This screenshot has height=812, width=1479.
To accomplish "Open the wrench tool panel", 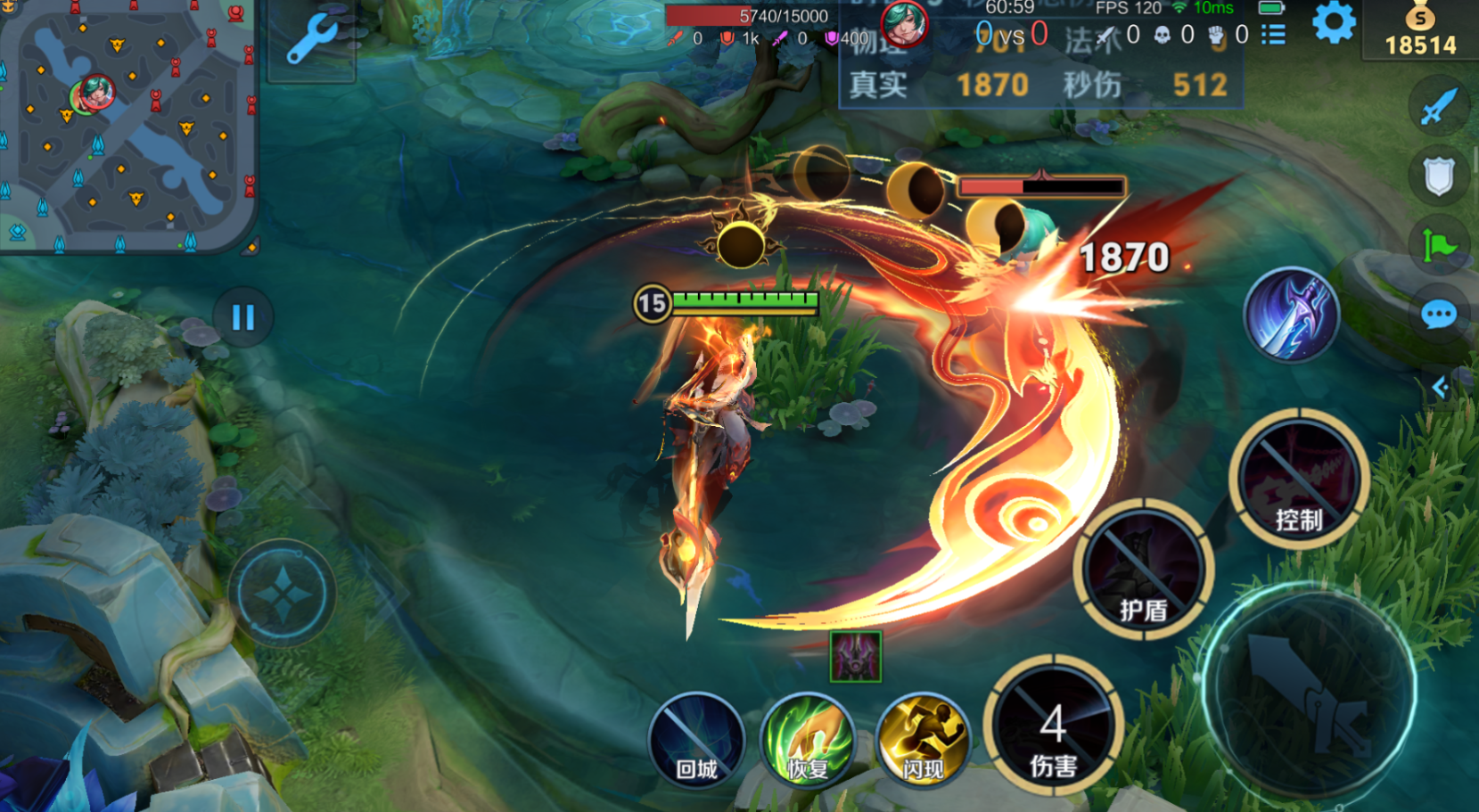I will coord(311,40).
